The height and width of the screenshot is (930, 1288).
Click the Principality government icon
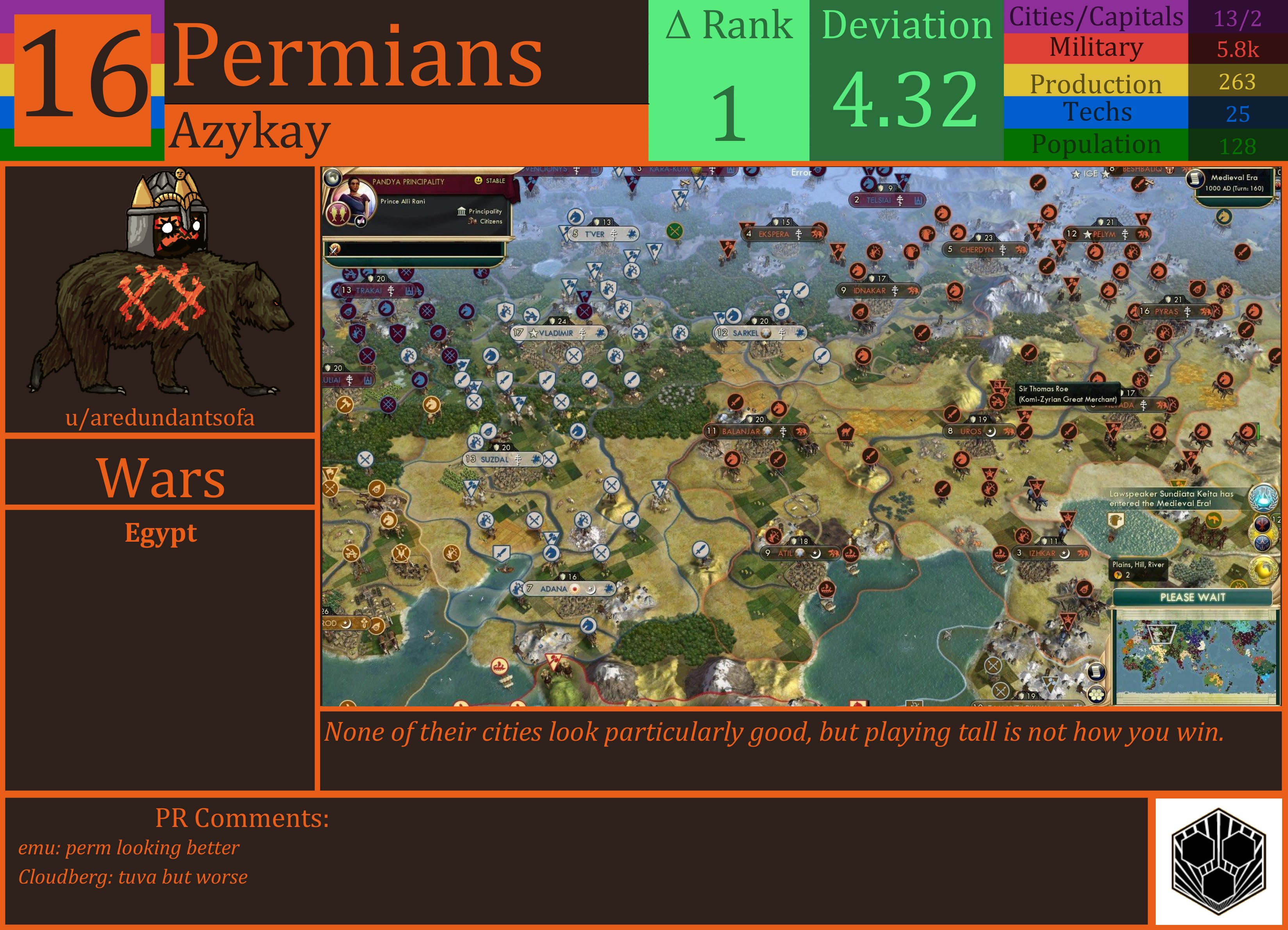462,212
